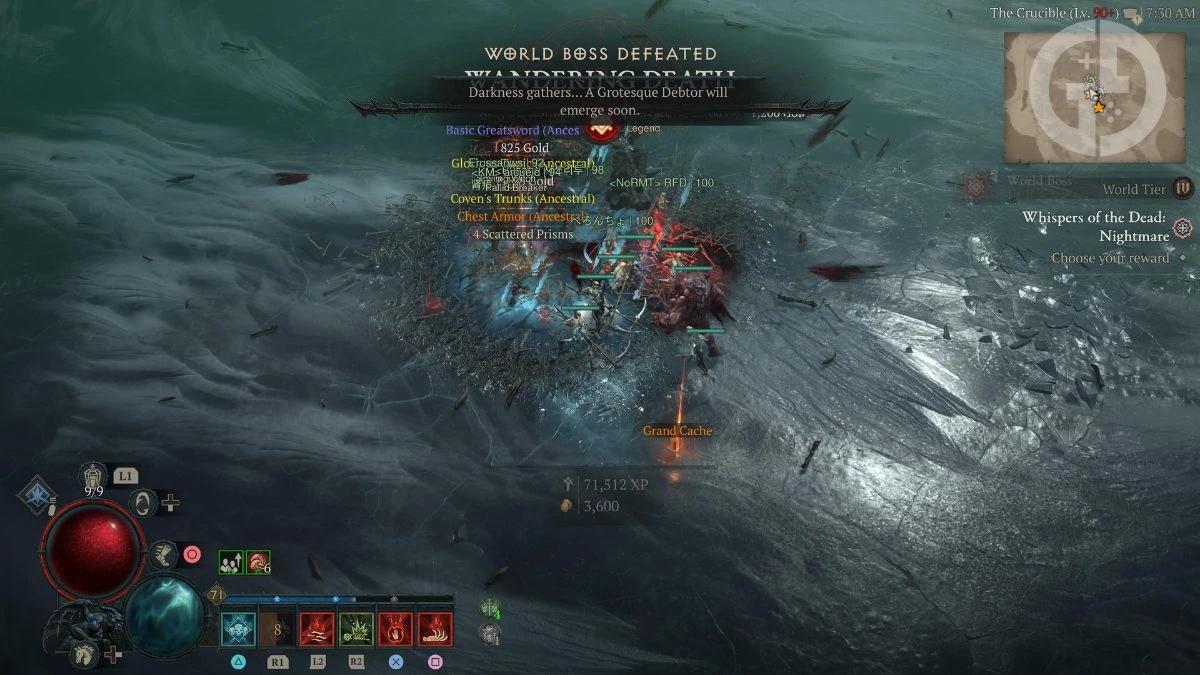Grab the 4 Scattered Prisms label

pos(523,234)
